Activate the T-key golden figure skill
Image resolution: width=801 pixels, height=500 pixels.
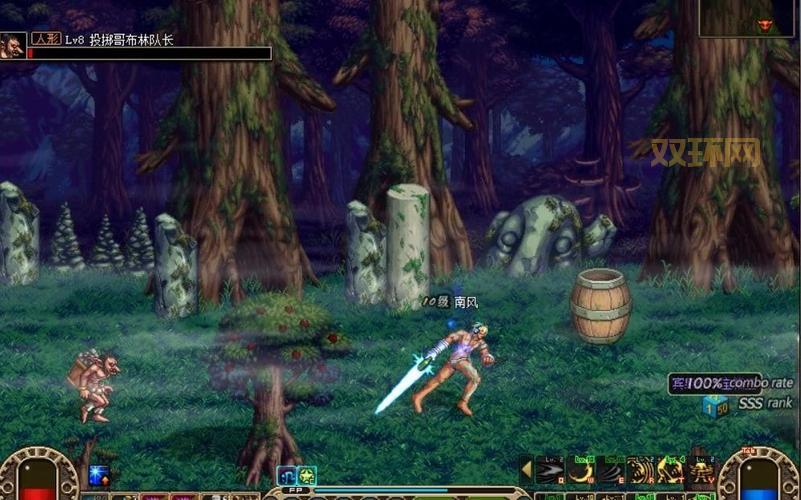pos(670,470)
